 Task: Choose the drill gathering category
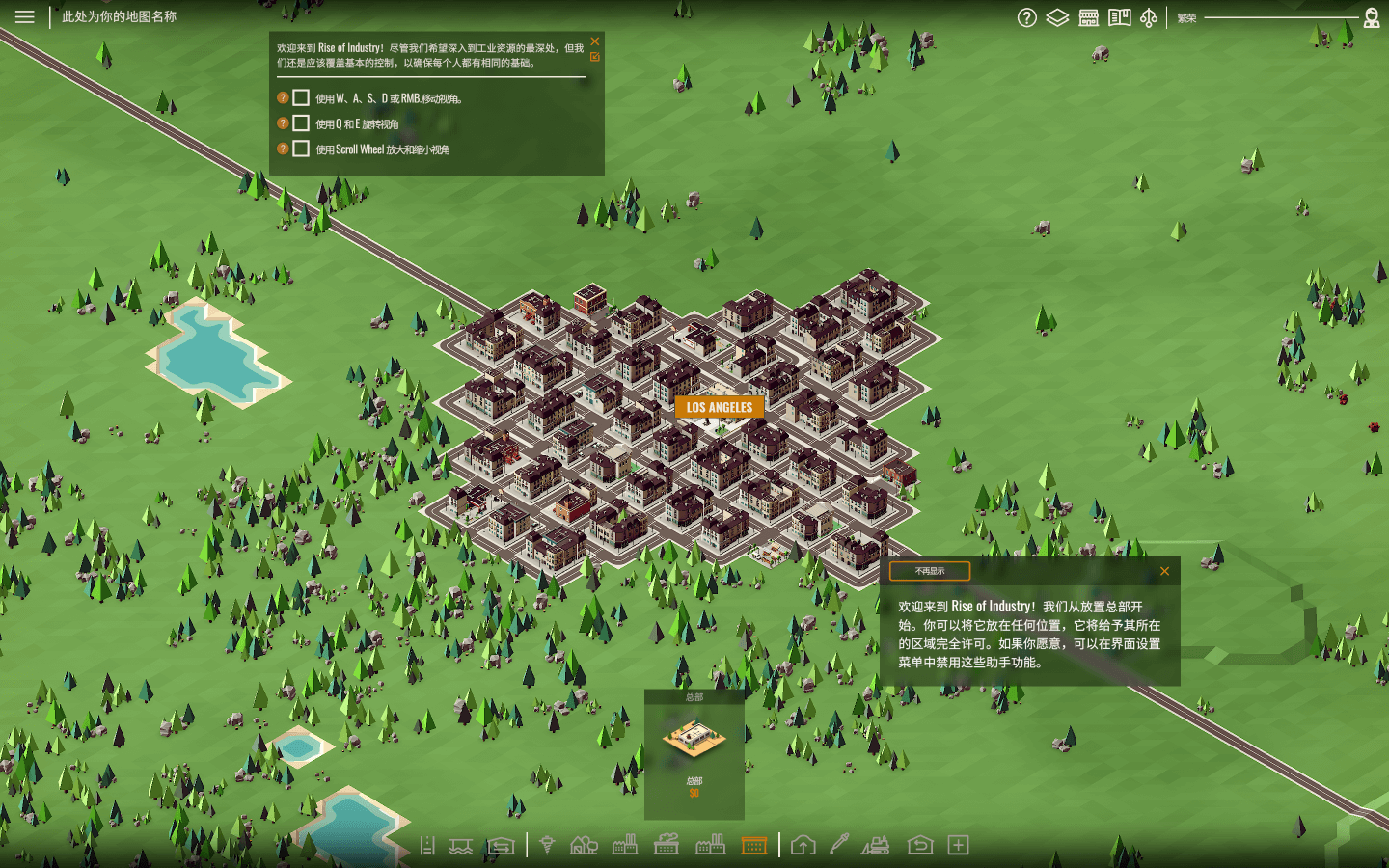tap(547, 846)
